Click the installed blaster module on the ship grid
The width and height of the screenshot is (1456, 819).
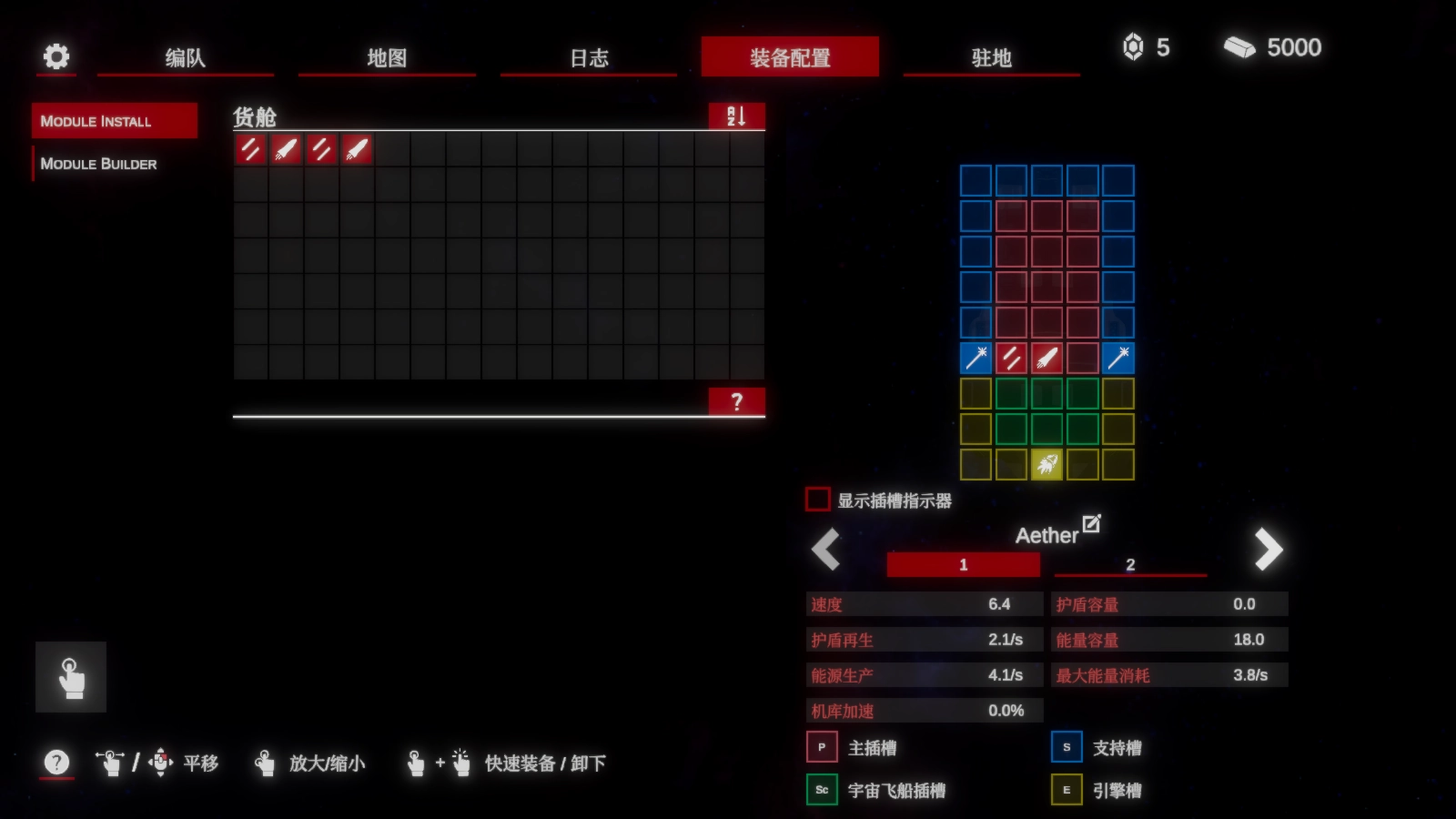point(1010,358)
